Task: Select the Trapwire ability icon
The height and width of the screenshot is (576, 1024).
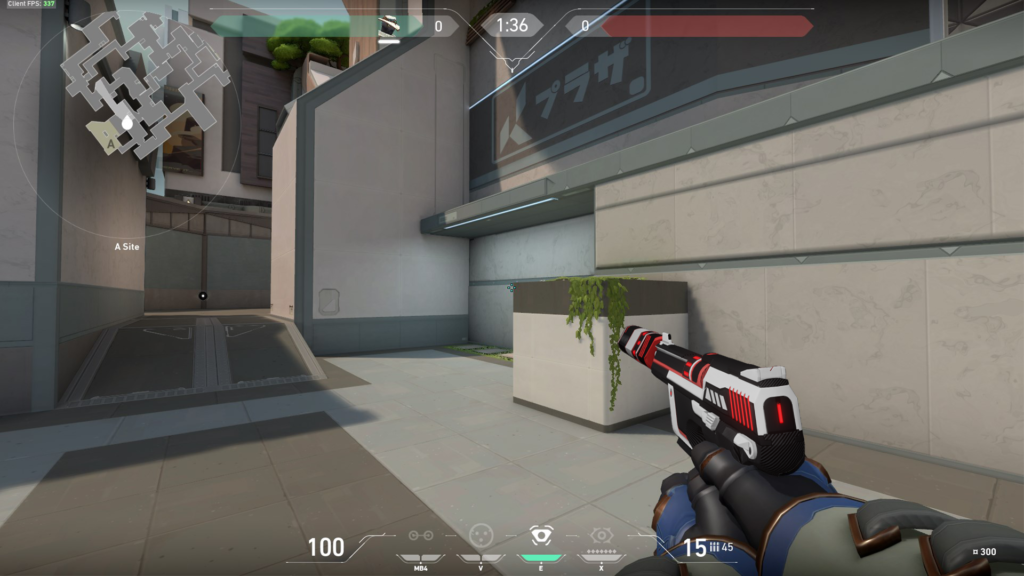Action: (421, 536)
